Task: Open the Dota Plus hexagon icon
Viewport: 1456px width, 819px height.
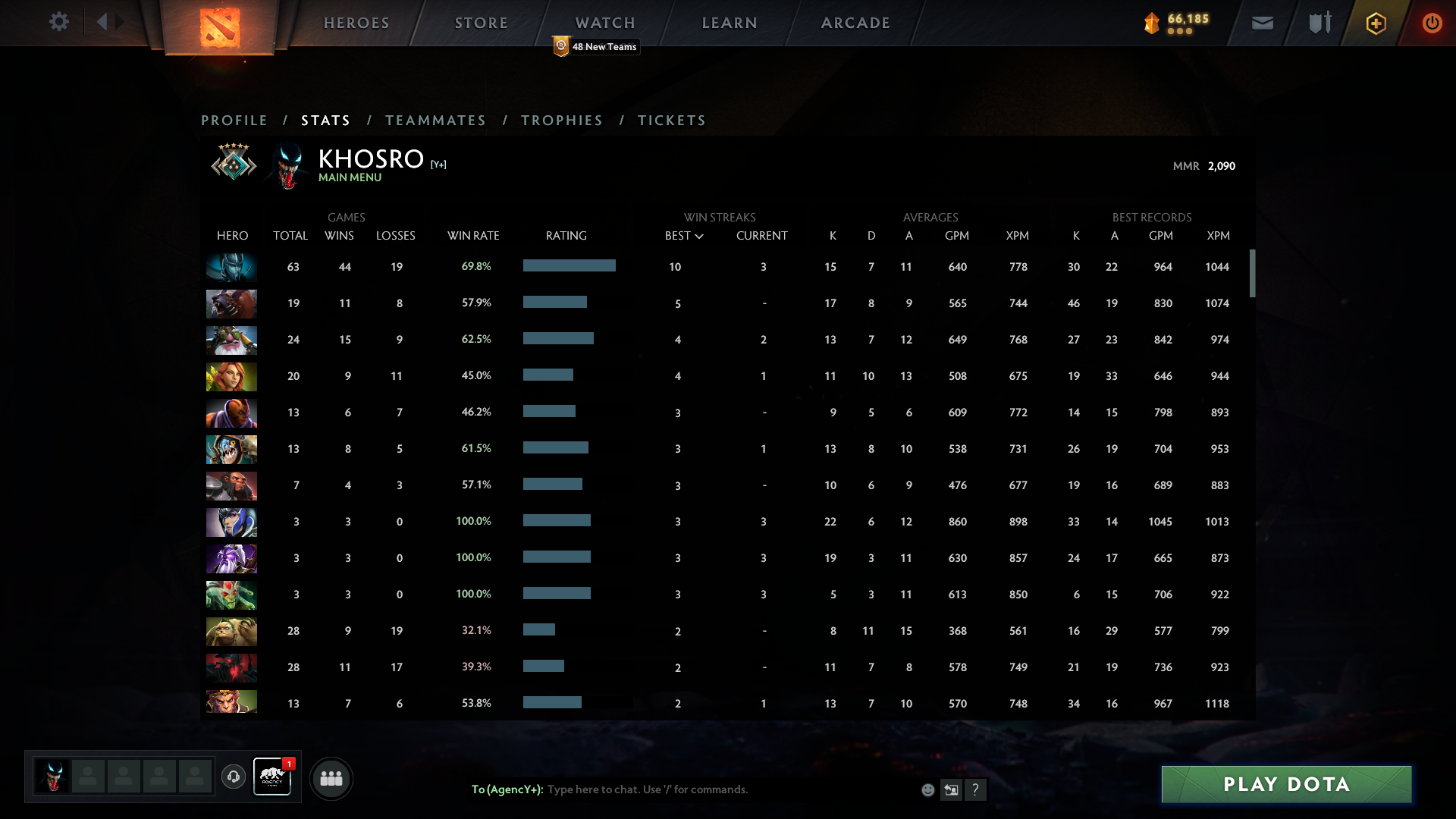Action: (x=1376, y=23)
